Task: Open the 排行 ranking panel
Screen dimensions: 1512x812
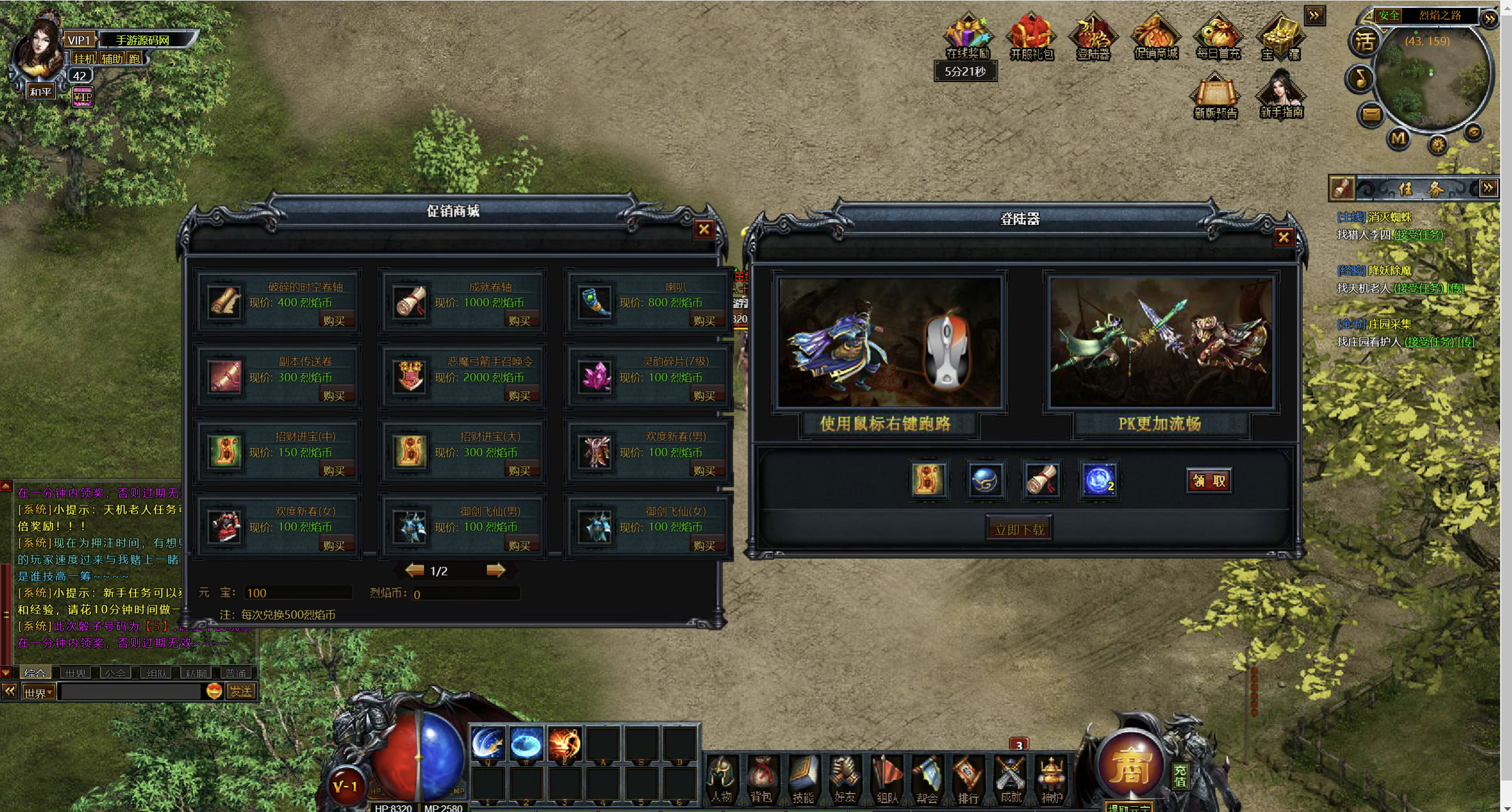Action: point(968,779)
